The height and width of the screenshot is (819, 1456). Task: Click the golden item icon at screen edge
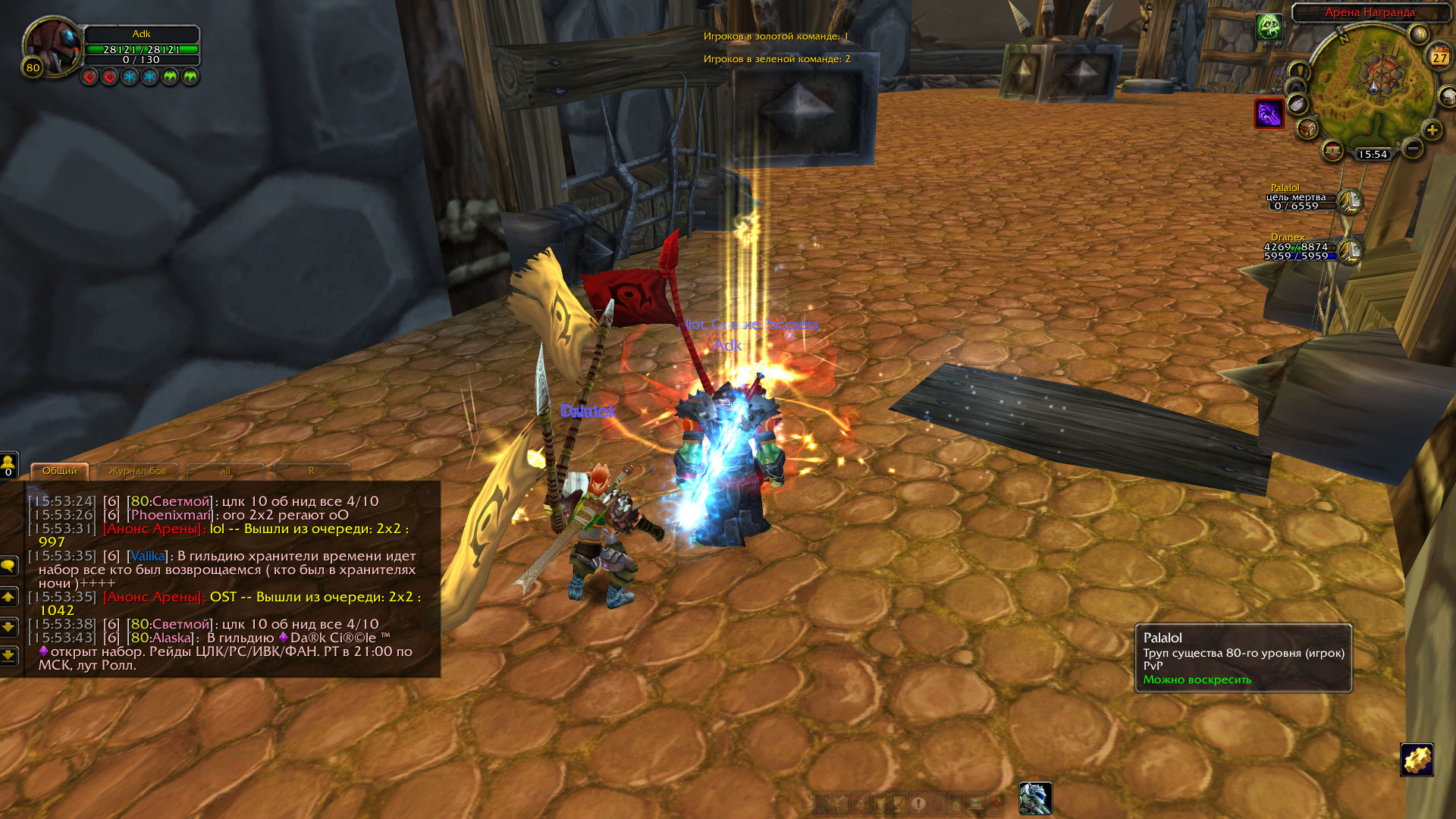(x=1417, y=760)
